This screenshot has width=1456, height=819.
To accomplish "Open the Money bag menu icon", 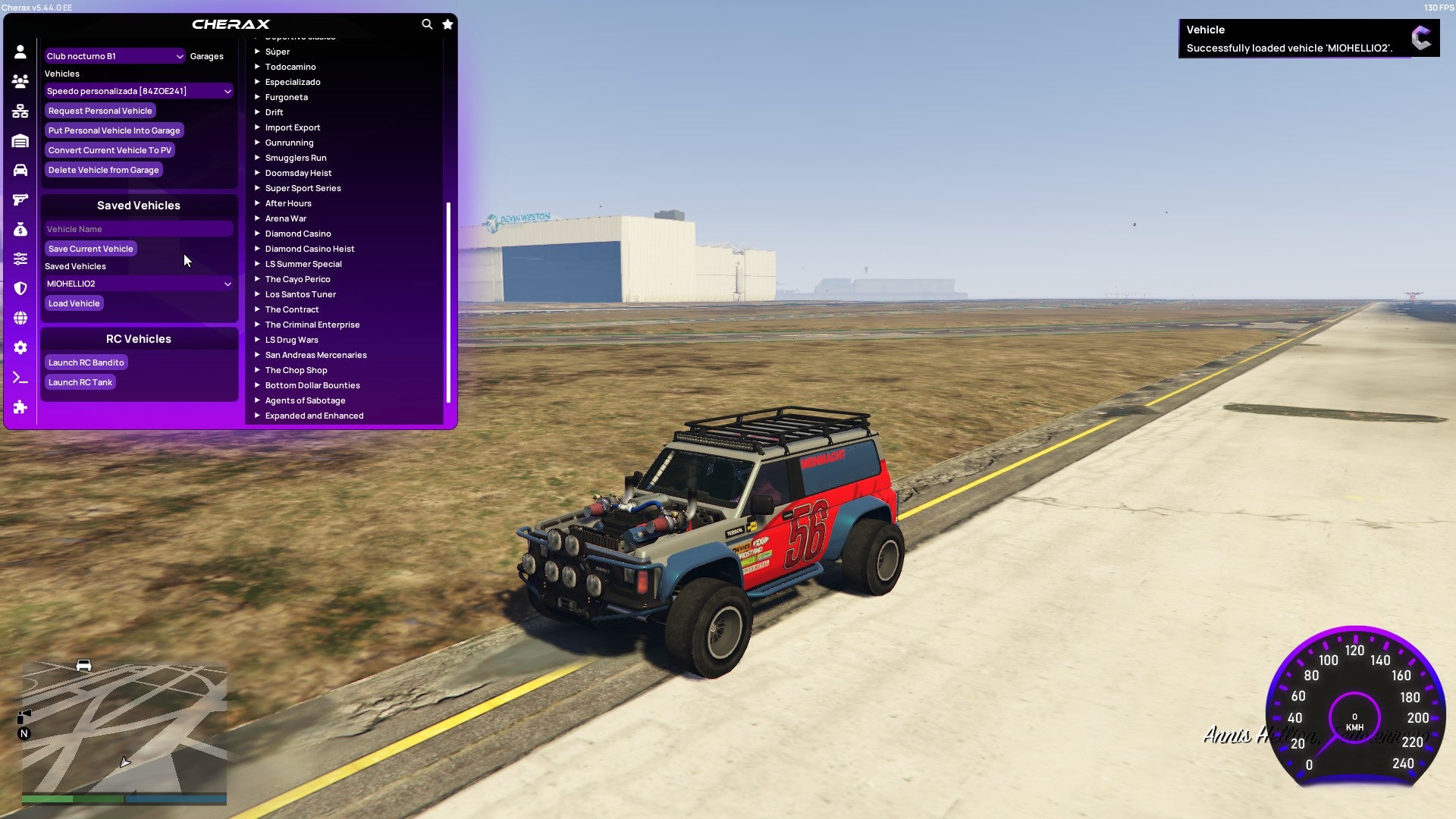I will point(20,228).
